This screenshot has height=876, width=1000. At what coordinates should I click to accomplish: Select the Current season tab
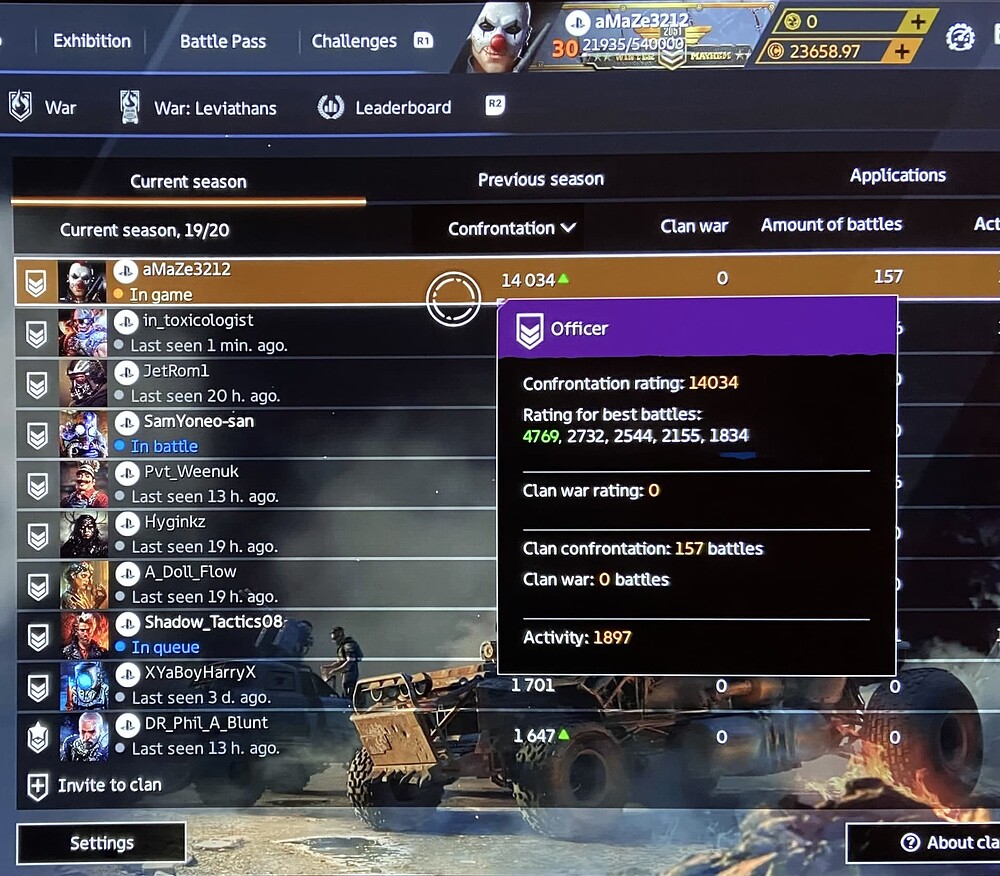tap(188, 181)
